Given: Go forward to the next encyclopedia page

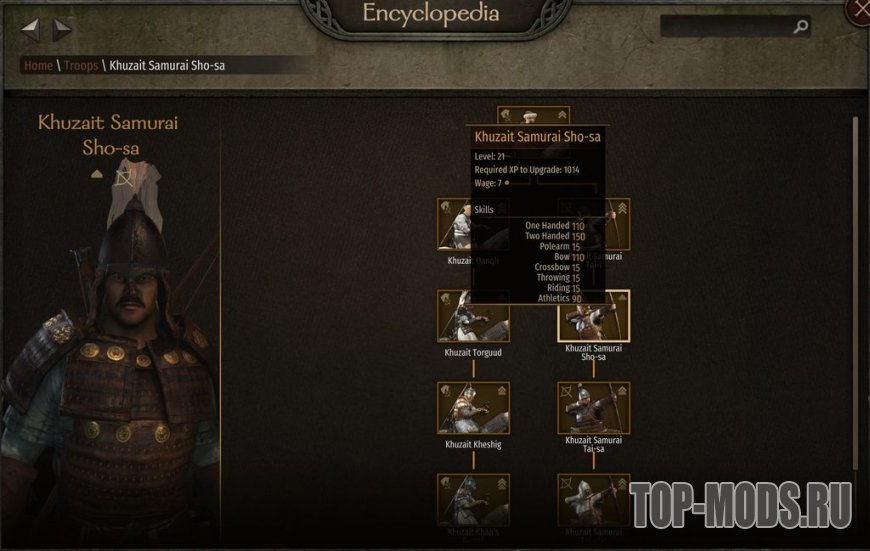Looking at the screenshot, I should 61,30.
